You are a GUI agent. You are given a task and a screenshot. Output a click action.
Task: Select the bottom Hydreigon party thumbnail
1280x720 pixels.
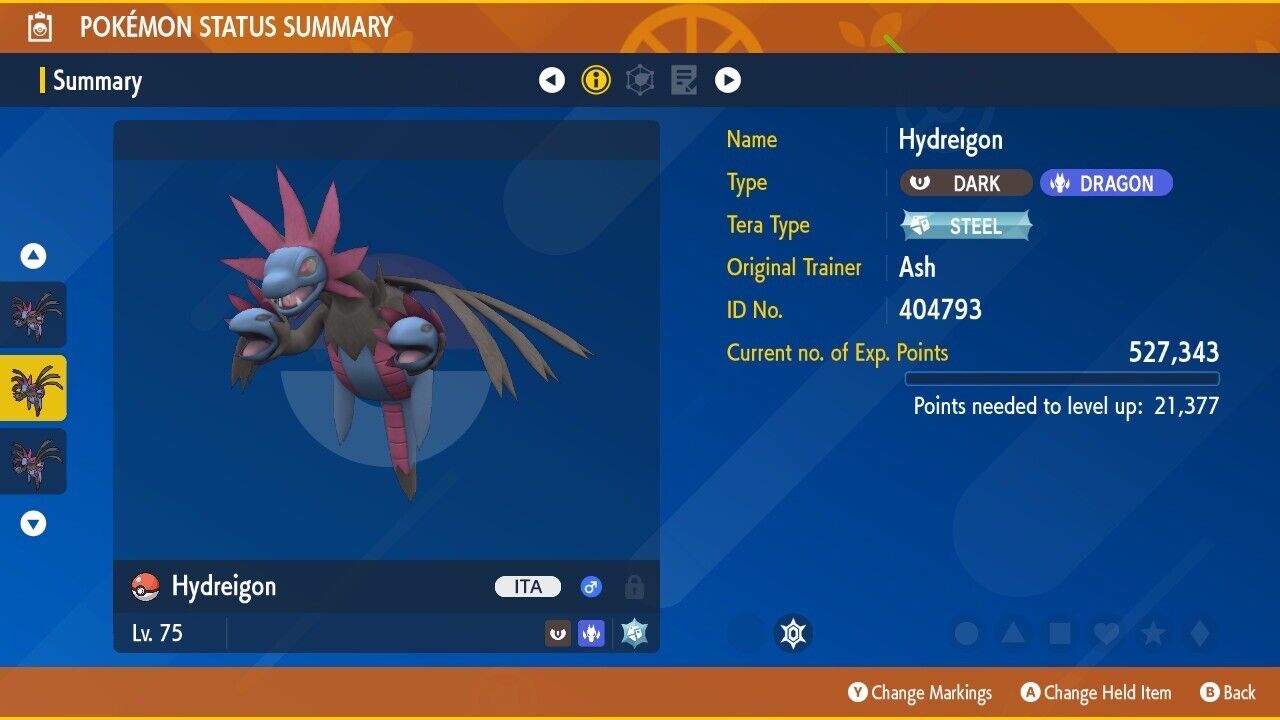[x=34, y=461]
